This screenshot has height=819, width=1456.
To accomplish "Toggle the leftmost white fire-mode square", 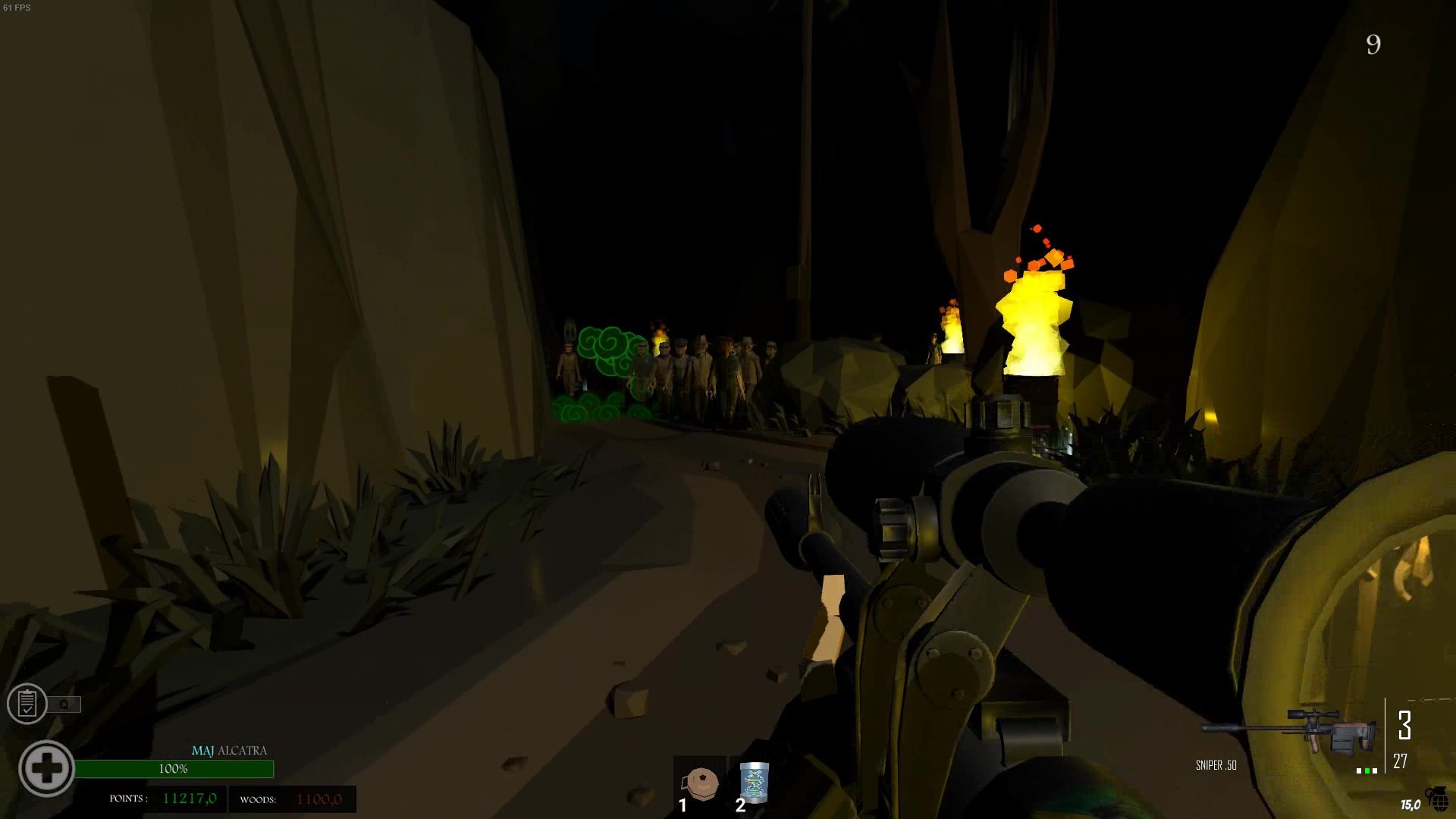I will 1358,771.
